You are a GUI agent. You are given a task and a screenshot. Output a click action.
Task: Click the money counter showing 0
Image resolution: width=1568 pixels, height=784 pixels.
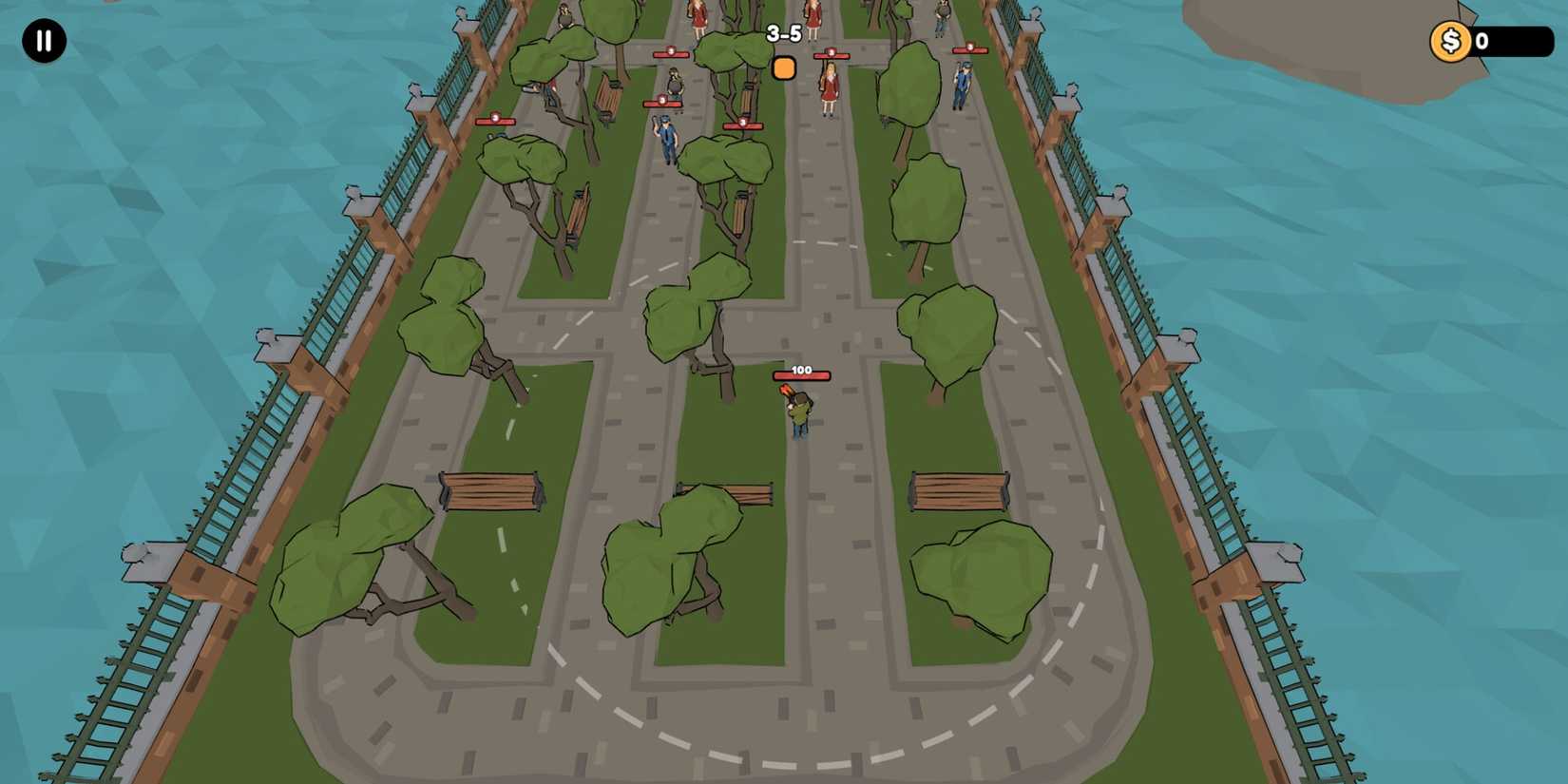[x=1511, y=40]
